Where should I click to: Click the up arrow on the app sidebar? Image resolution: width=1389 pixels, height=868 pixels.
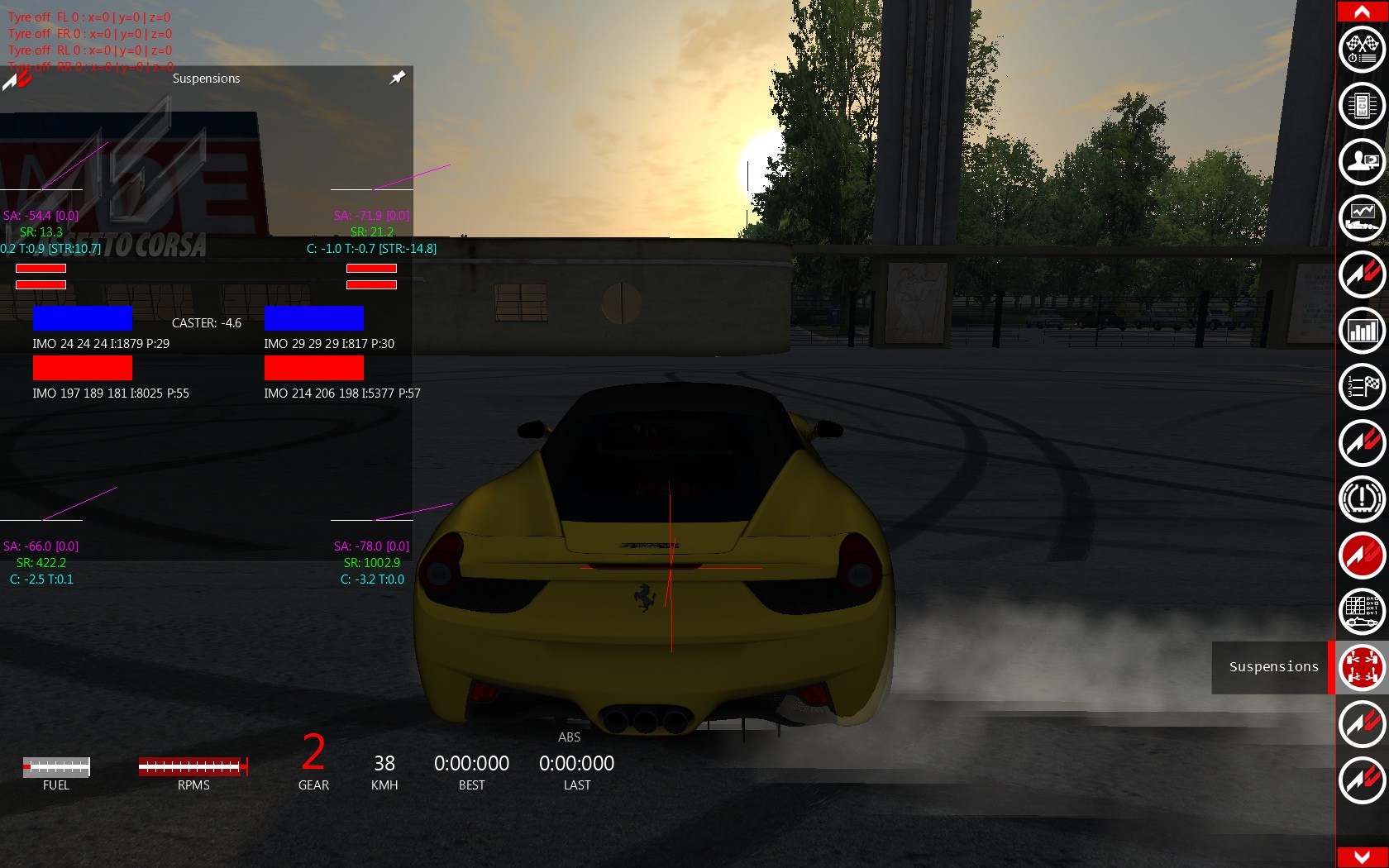(1362, 11)
